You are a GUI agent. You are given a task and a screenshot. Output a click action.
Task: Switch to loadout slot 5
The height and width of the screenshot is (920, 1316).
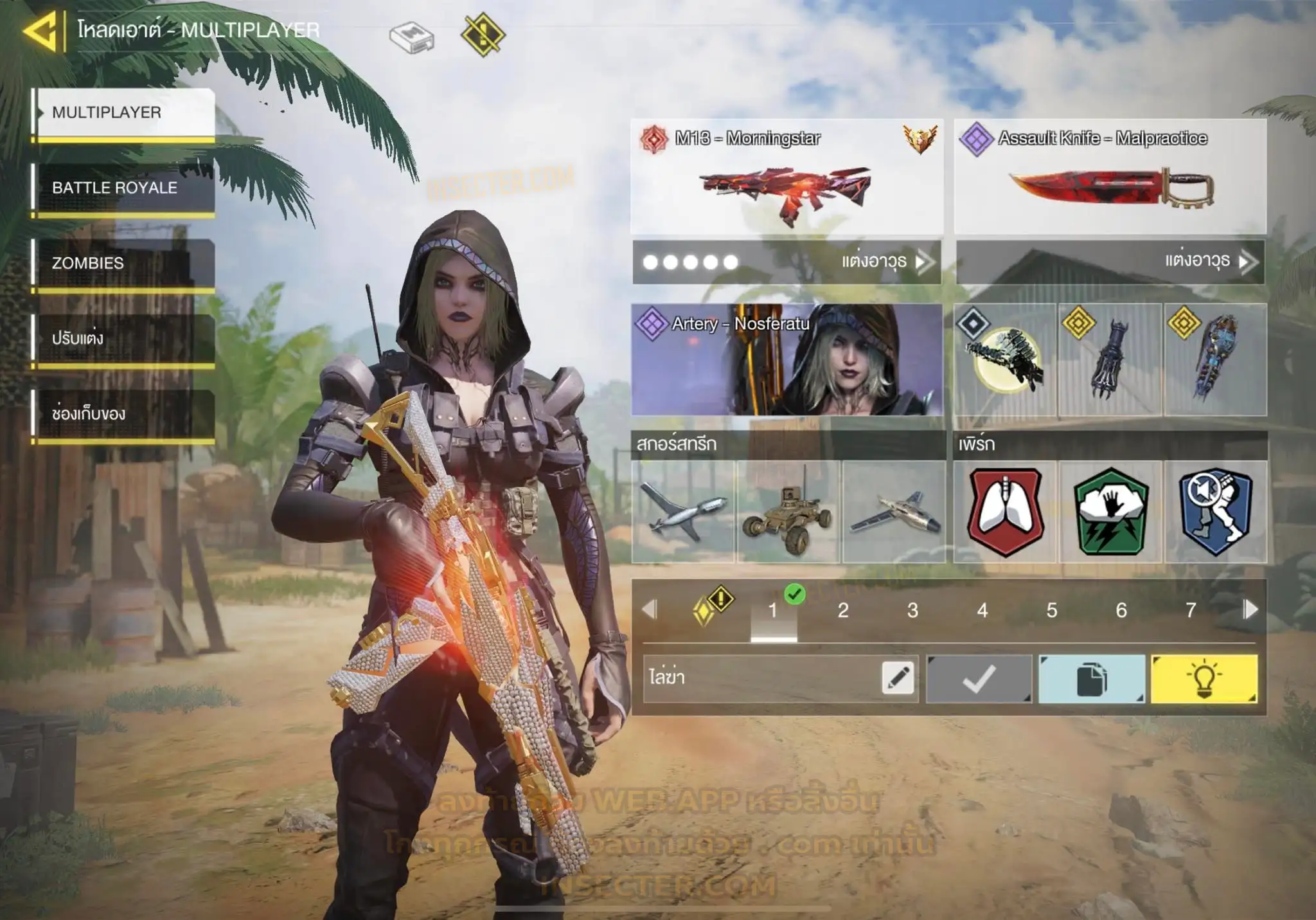point(1052,610)
